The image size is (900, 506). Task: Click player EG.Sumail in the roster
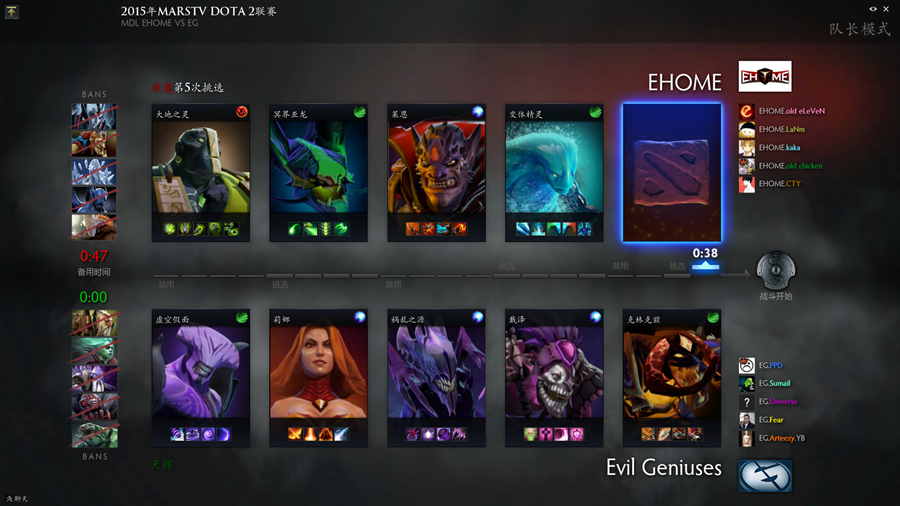point(773,384)
